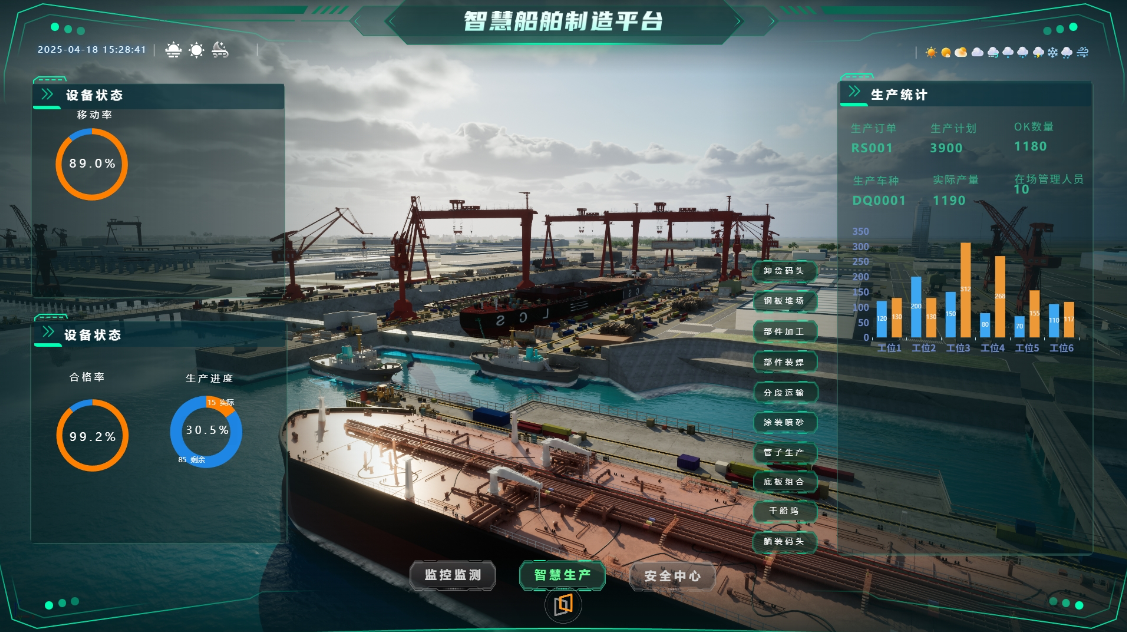The height and width of the screenshot is (632, 1127).
Task: Jump to the 卸货码头 location
Action: 784,271
